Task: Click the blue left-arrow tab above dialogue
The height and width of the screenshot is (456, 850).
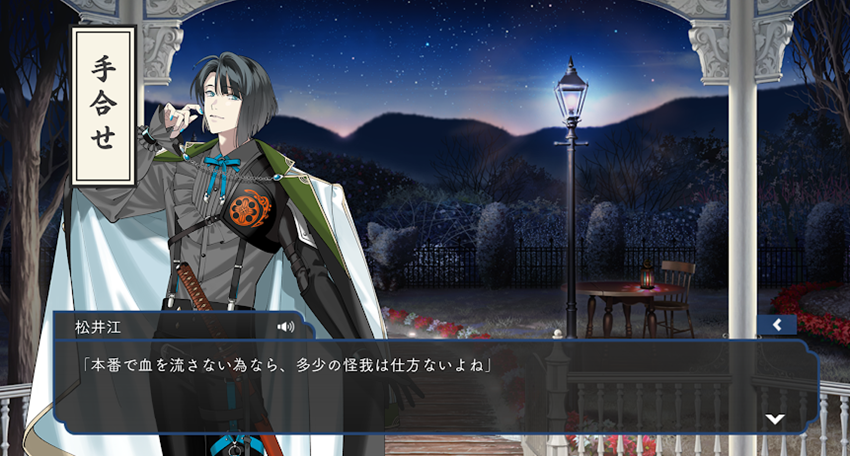Action: coord(776,325)
